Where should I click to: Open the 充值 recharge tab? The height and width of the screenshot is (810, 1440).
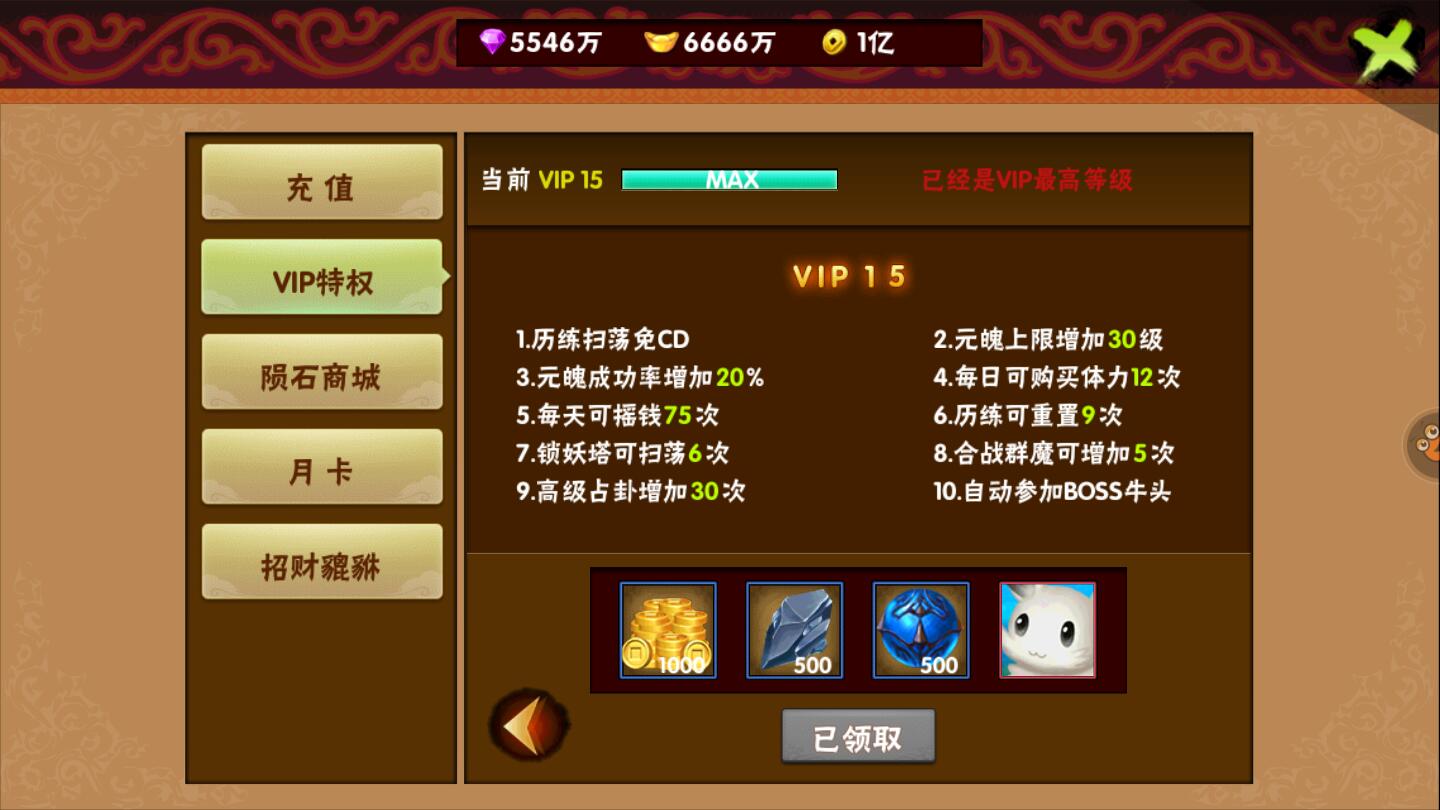(x=322, y=183)
